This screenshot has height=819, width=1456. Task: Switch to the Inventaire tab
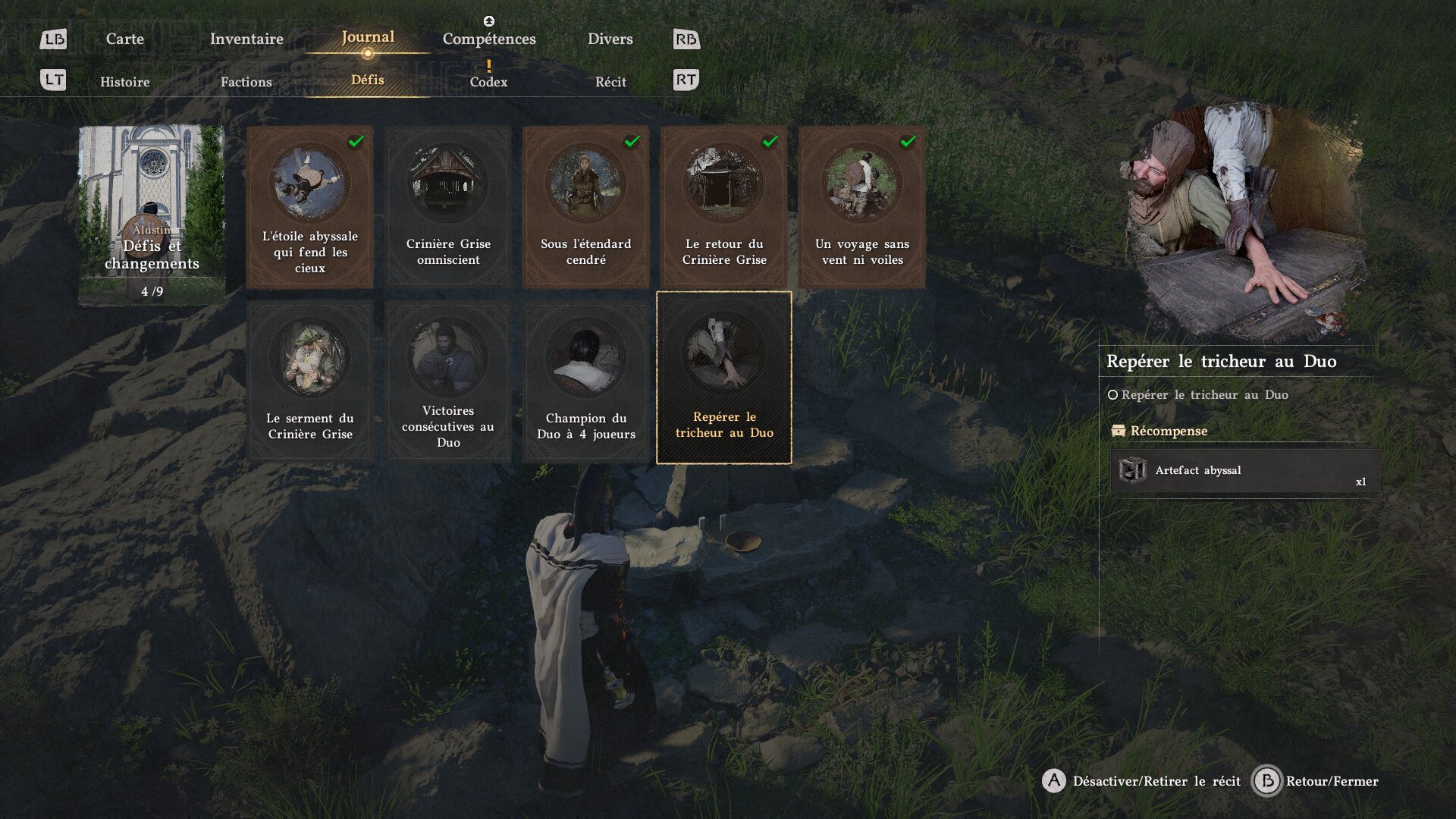coord(246,39)
